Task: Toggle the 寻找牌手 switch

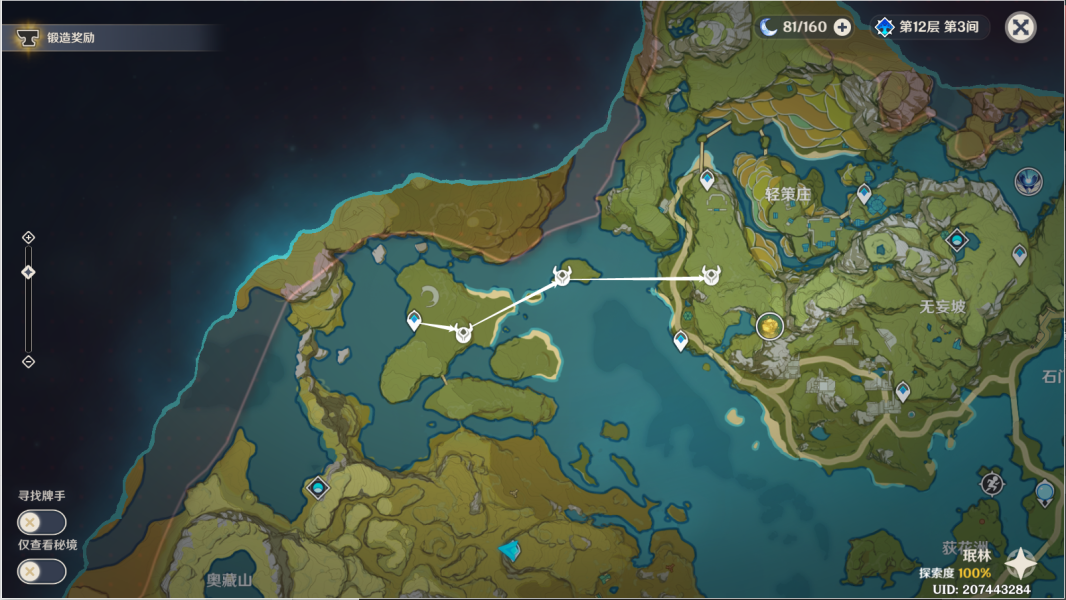Action: (x=41, y=522)
